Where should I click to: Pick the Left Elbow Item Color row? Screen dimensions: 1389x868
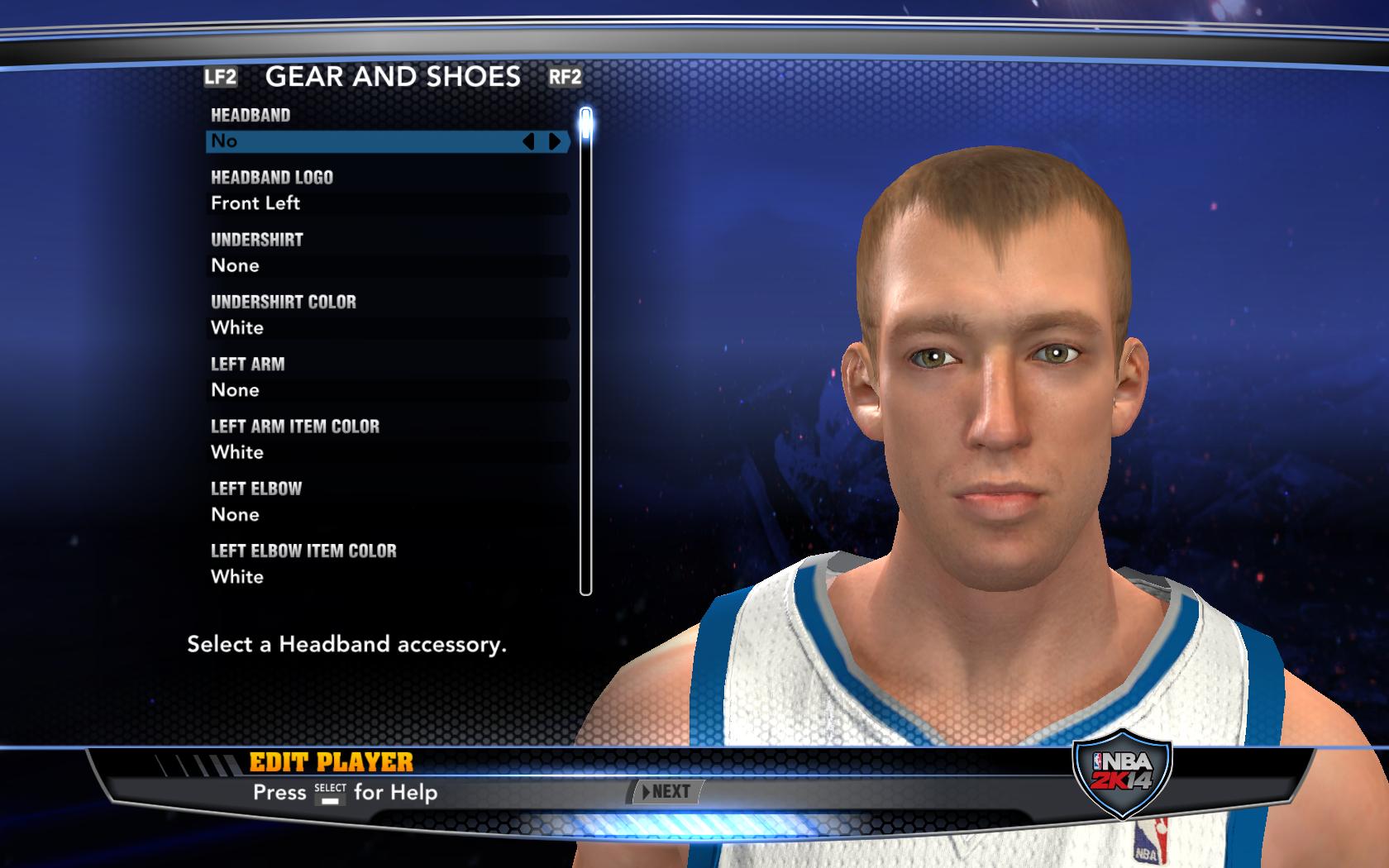(x=387, y=576)
